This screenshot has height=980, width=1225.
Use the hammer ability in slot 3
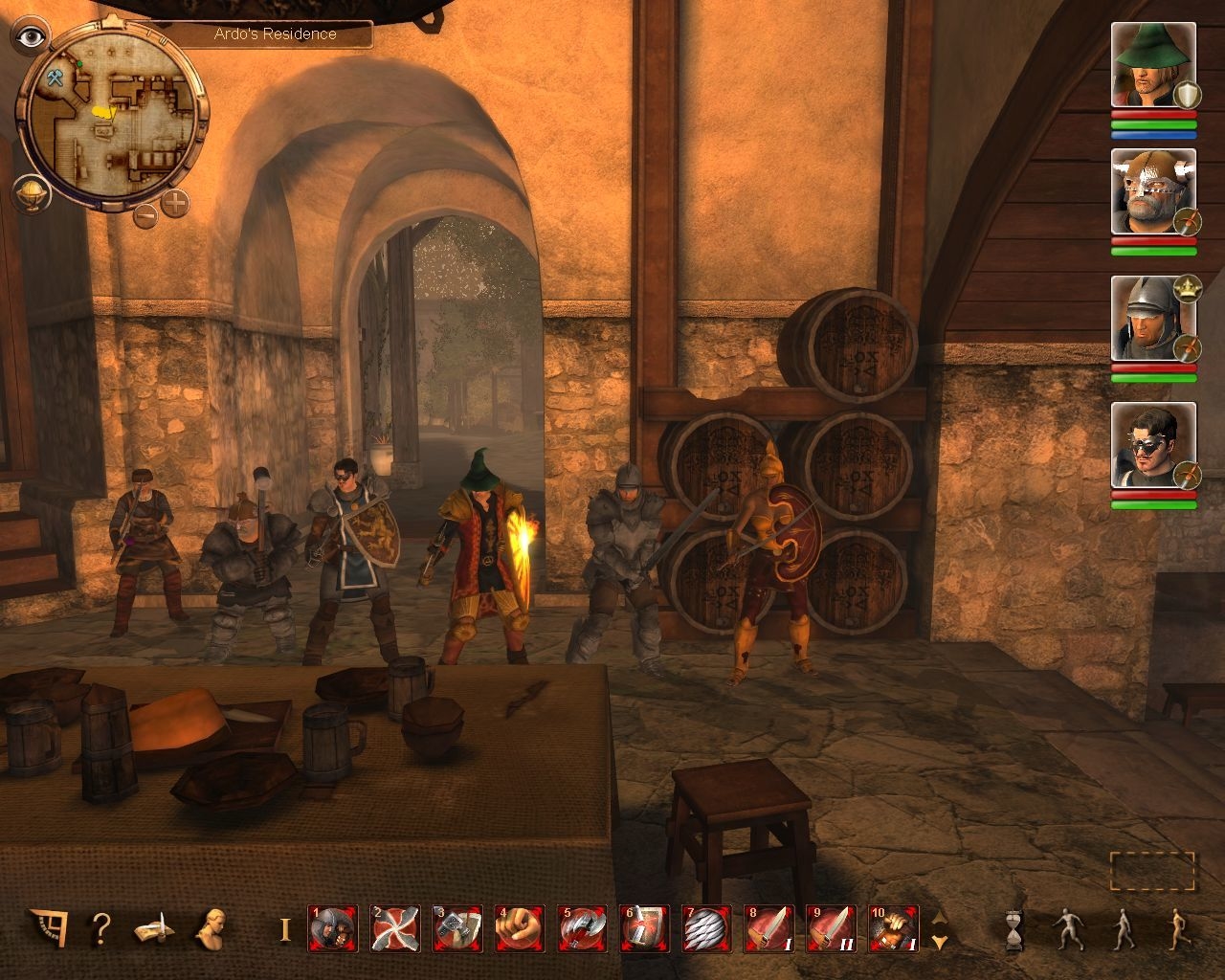(457, 928)
